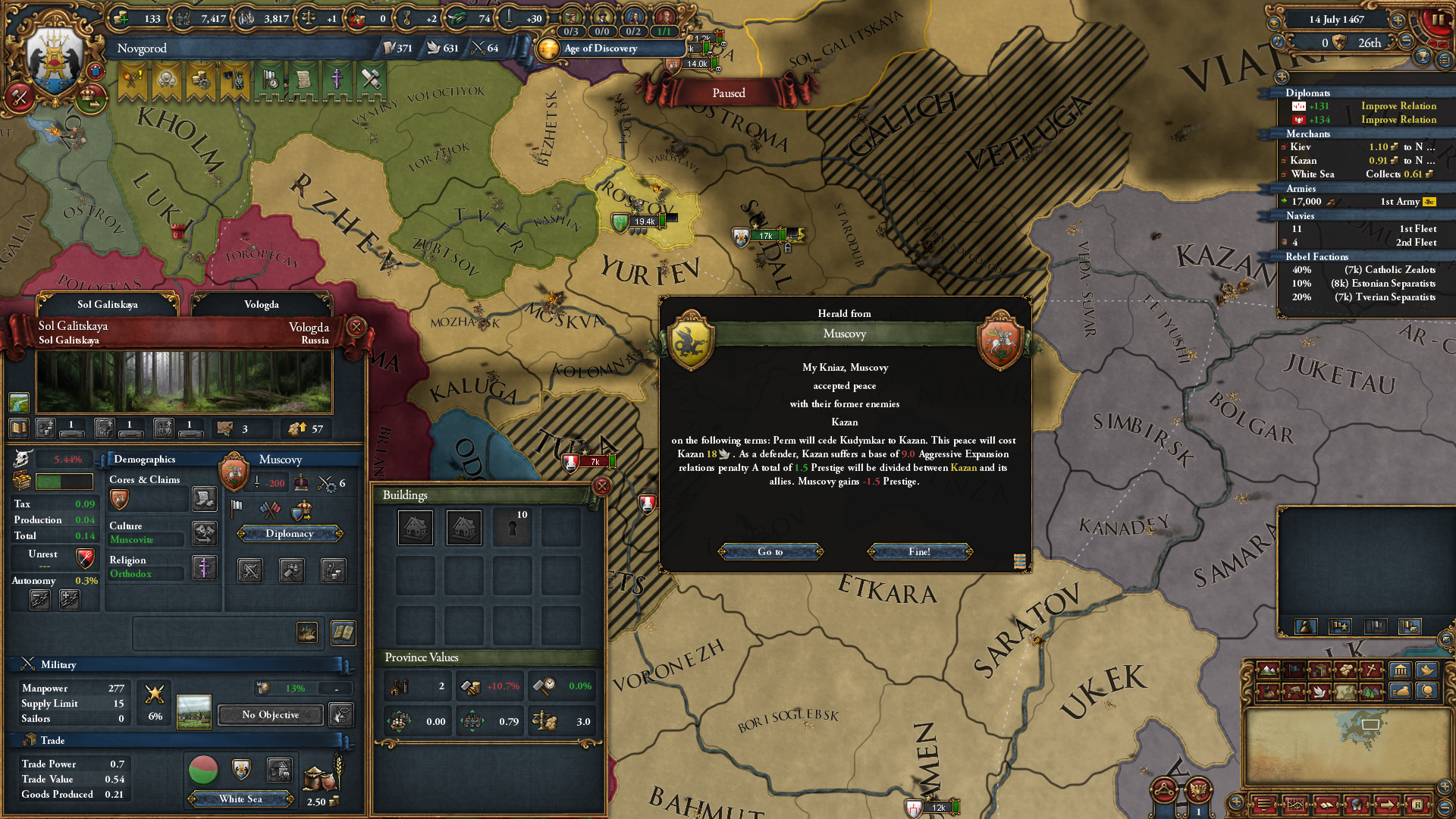Select the No Objective button
1456x819 pixels.
pos(270,714)
